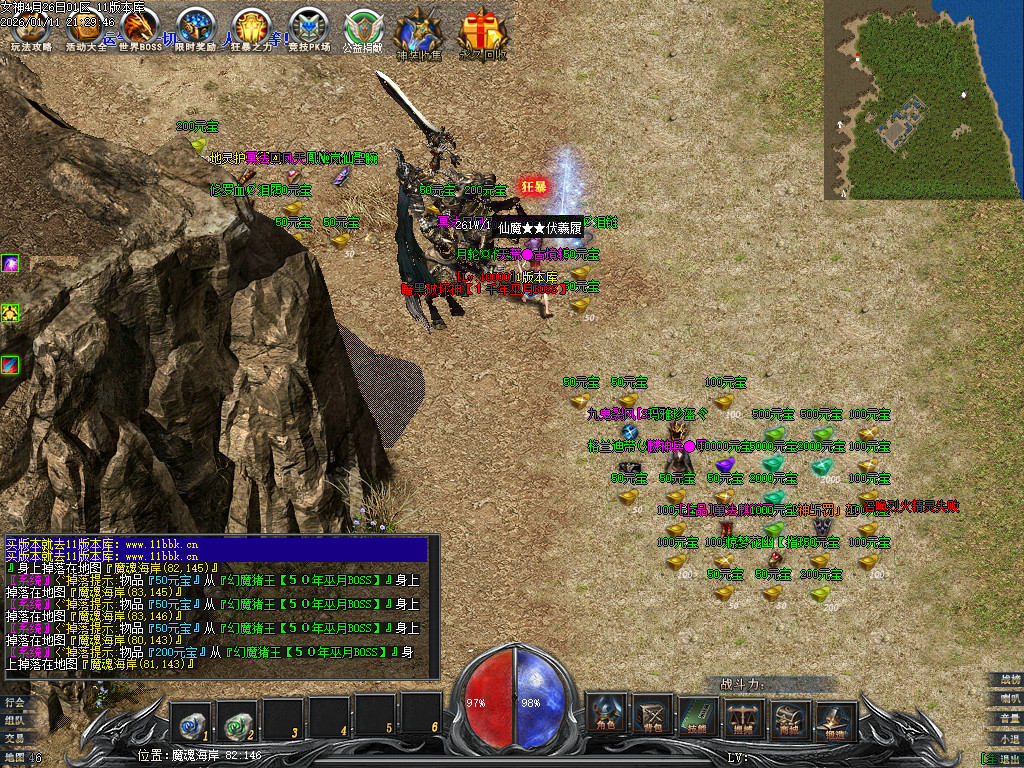
Task: Claim the 限时奖励 timed rewards icon
Action: click(x=195, y=28)
